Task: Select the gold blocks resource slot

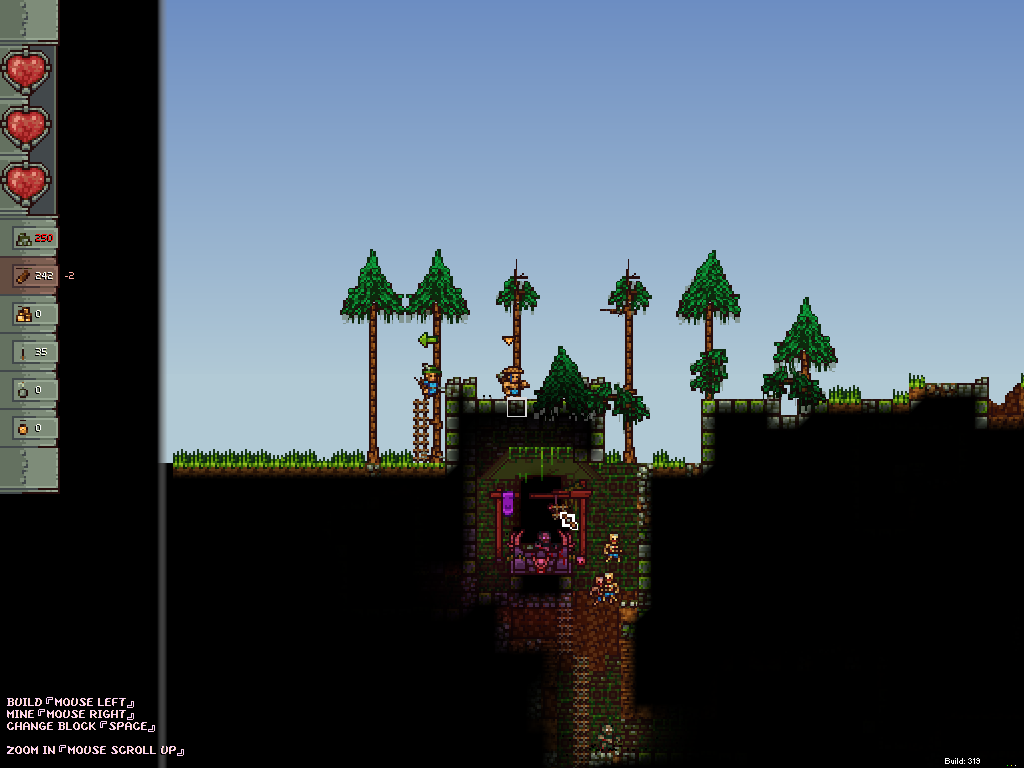Action: [34, 314]
